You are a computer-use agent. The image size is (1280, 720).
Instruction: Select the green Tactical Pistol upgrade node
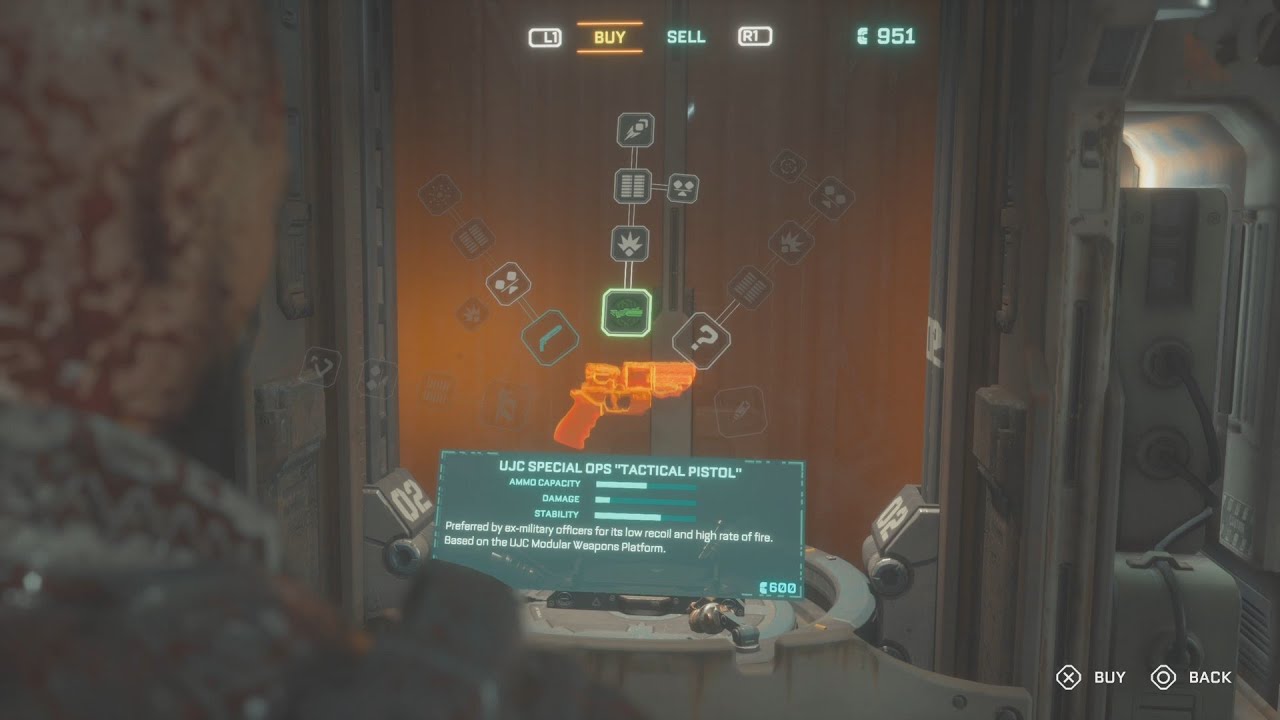click(627, 310)
